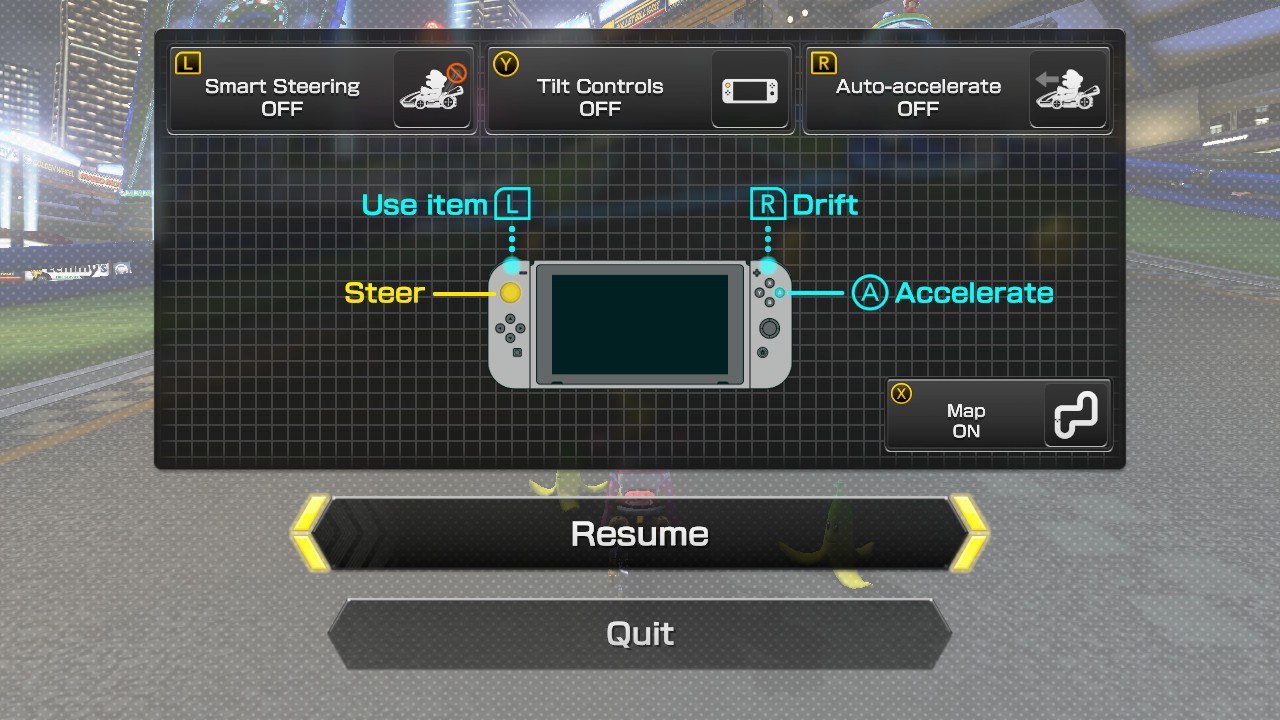Click the circled A badge next to Accelerate
Screen dimensions: 1280x720
pos(867,293)
